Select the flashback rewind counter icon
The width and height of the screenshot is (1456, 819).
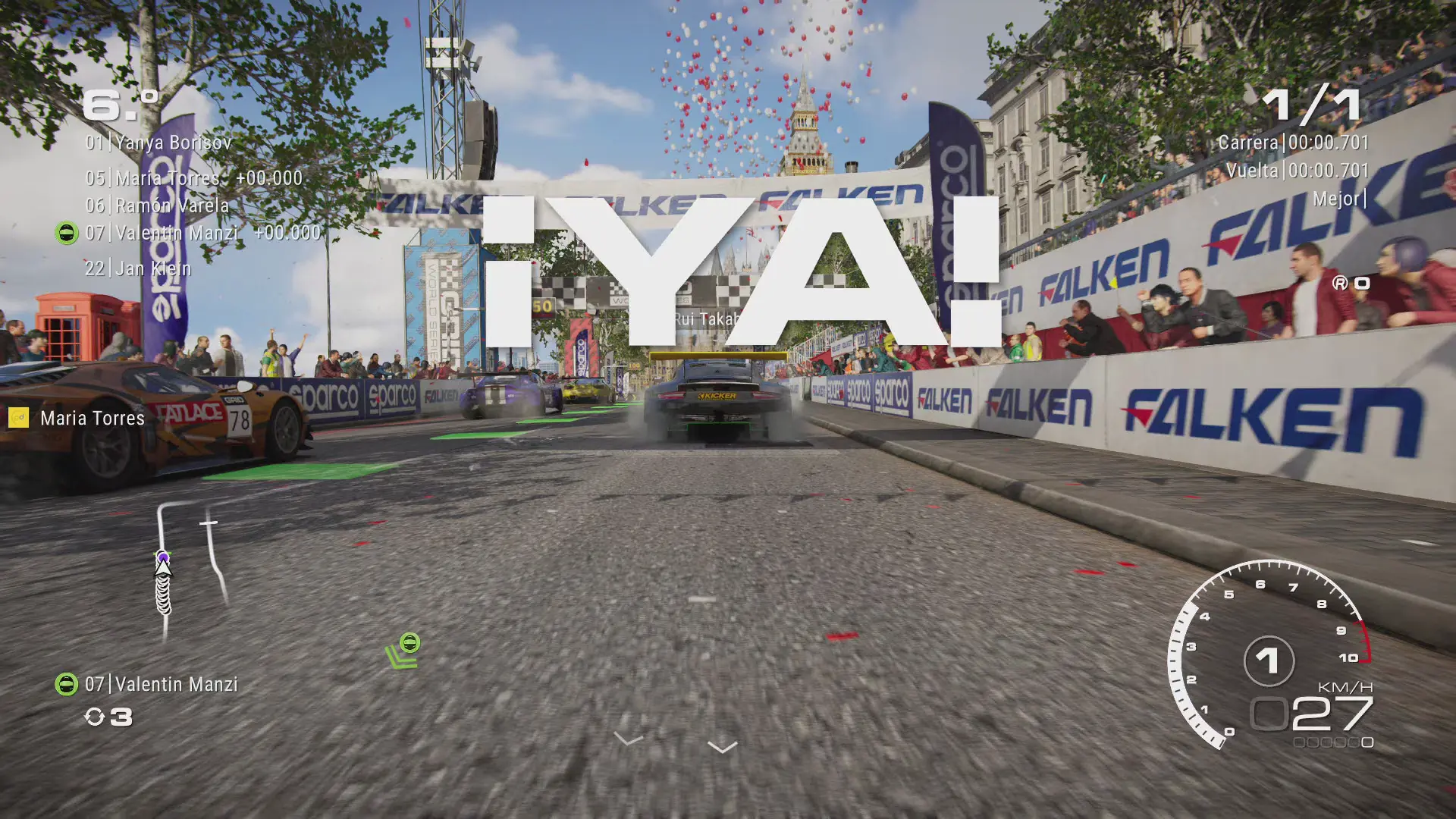(95, 717)
